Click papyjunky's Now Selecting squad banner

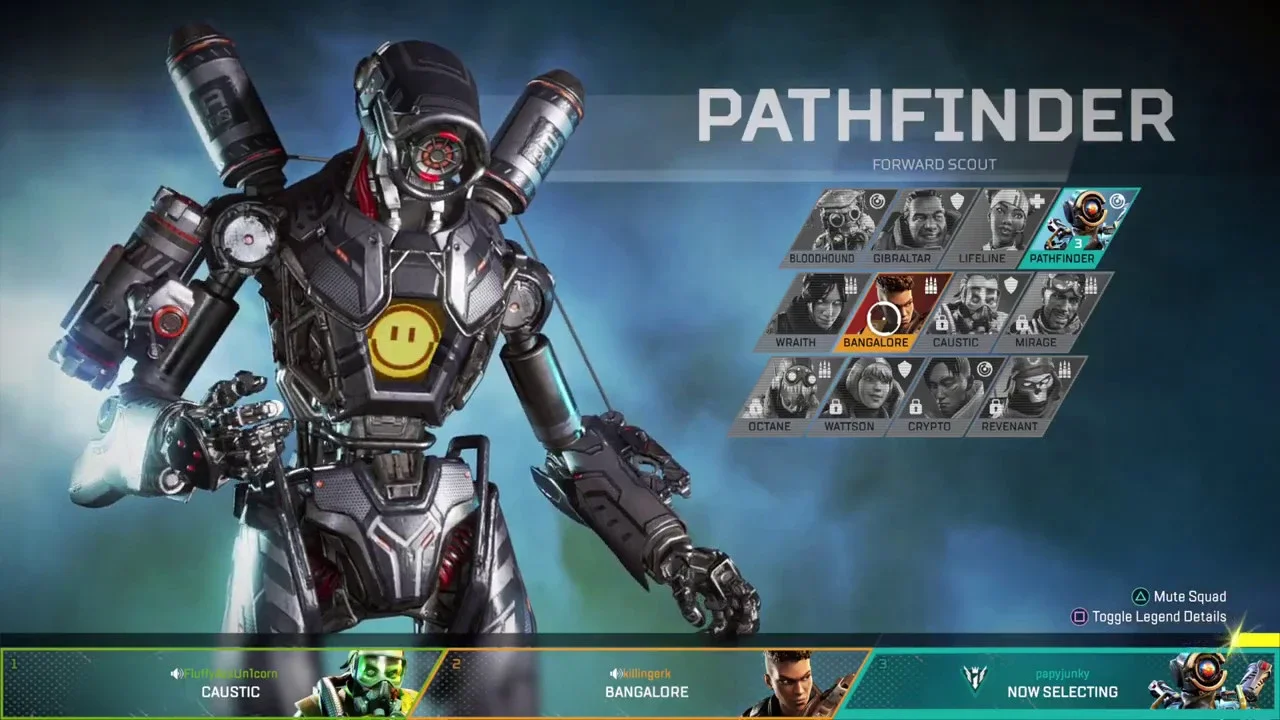(x=1060, y=683)
